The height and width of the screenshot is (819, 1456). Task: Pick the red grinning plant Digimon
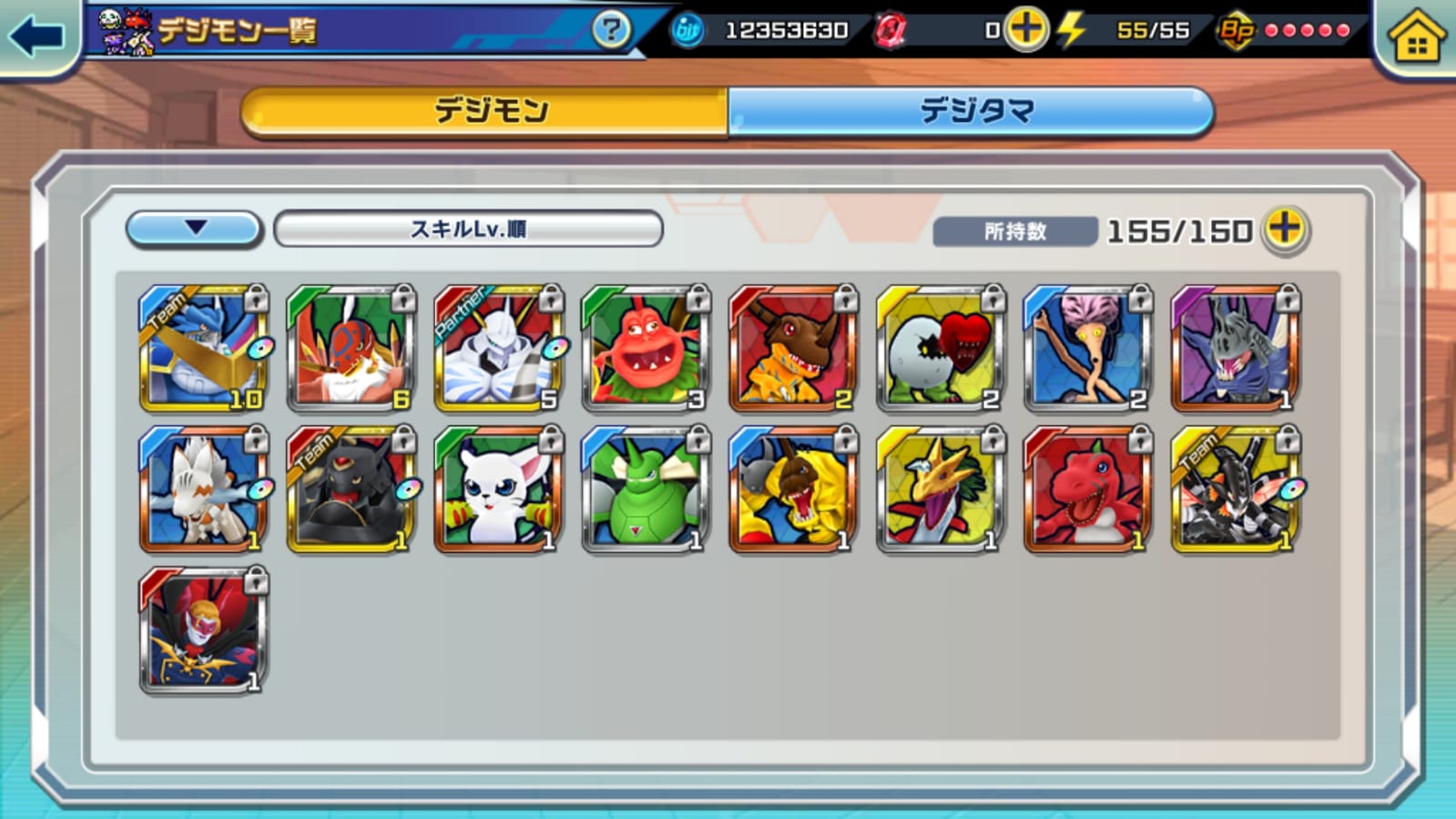646,349
